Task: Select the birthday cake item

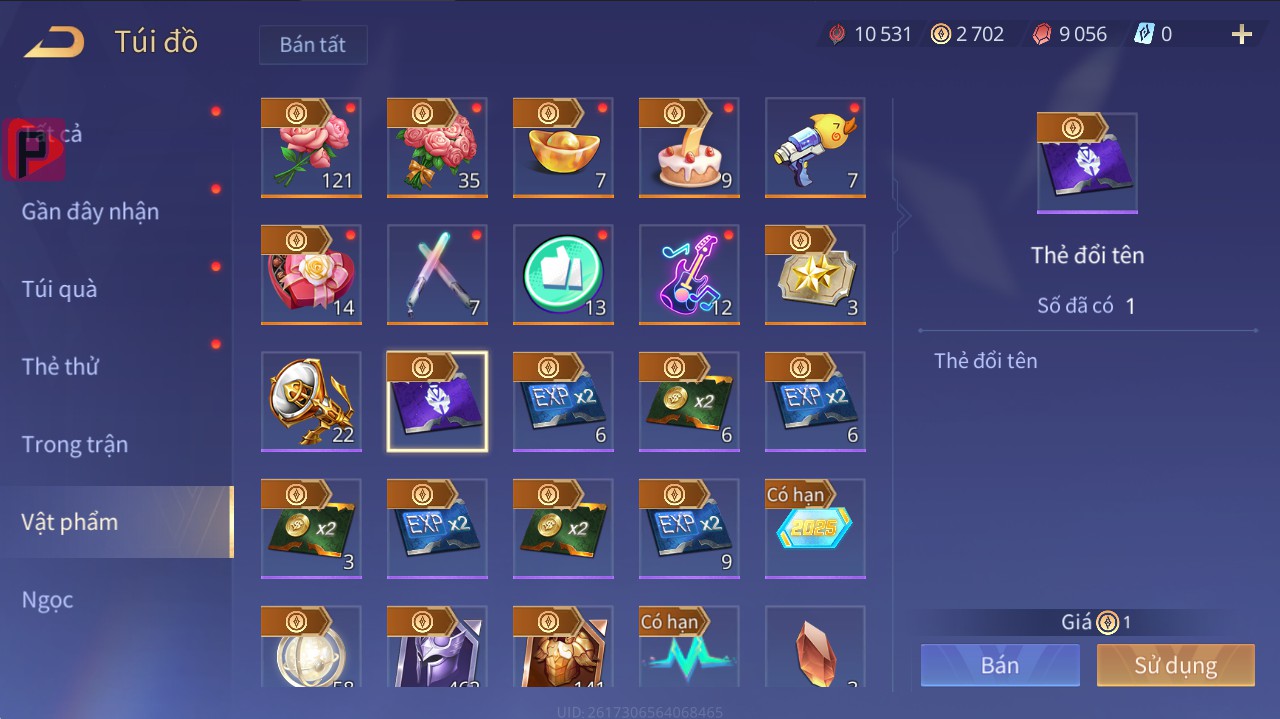Action: tap(689, 148)
